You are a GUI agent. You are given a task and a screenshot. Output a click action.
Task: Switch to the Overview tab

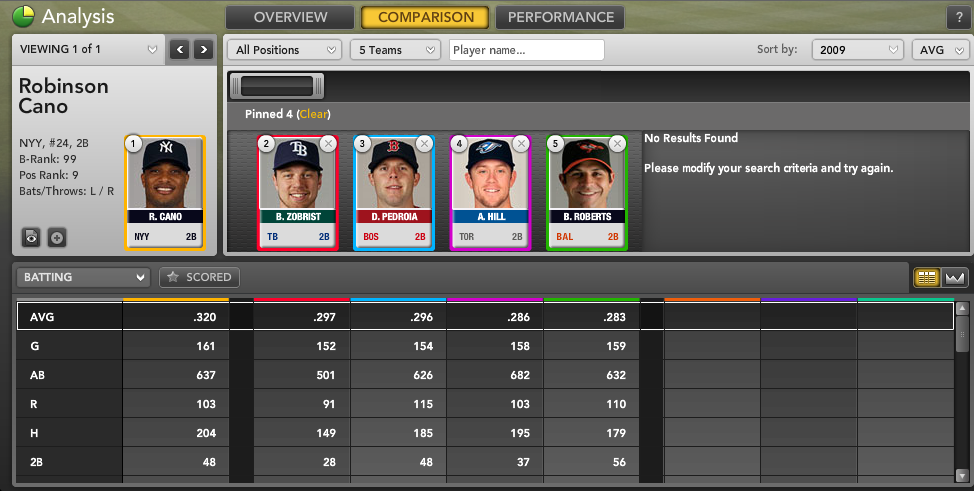(x=290, y=17)
